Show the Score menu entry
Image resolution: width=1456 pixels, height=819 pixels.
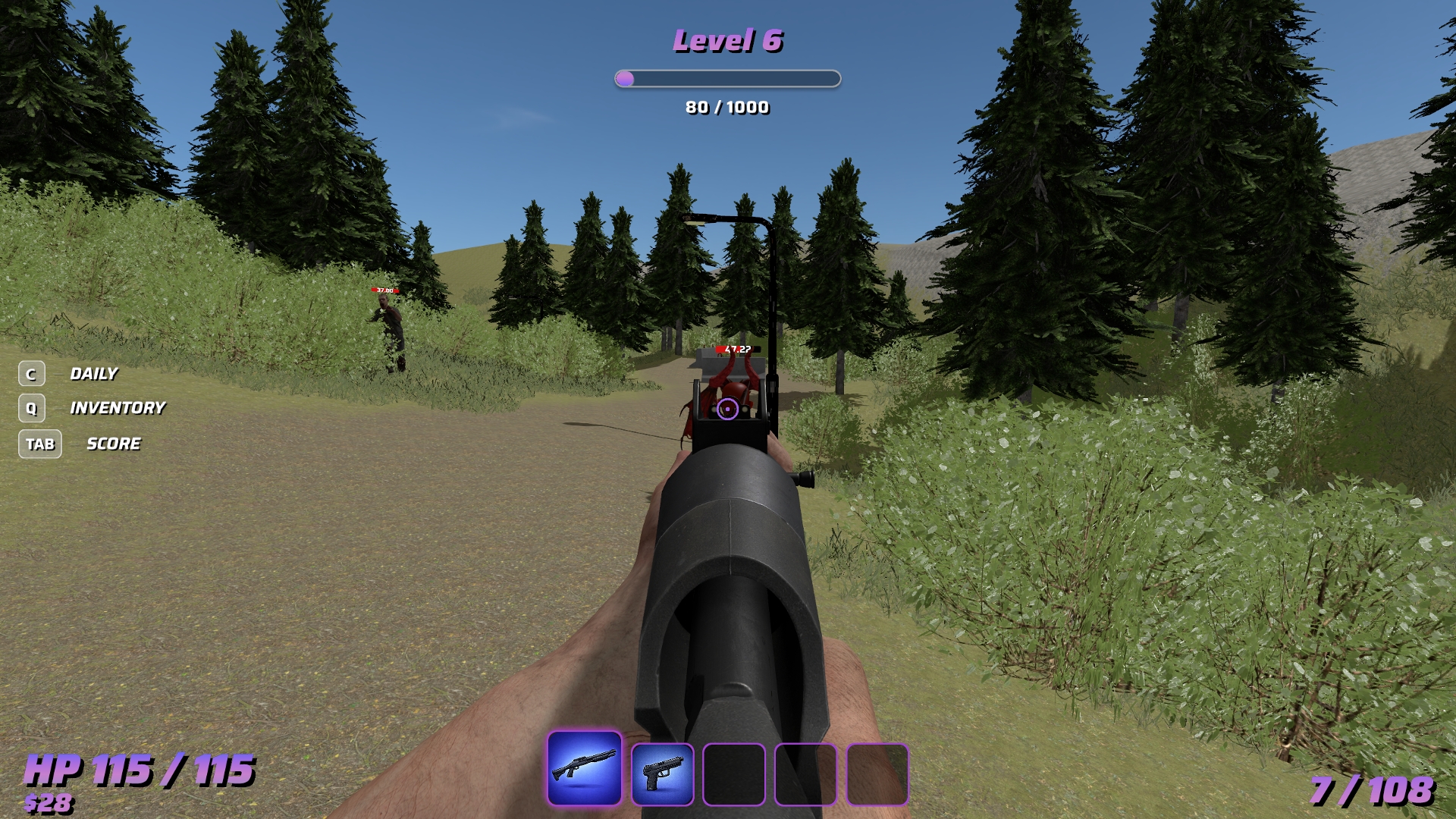(113, 444)
